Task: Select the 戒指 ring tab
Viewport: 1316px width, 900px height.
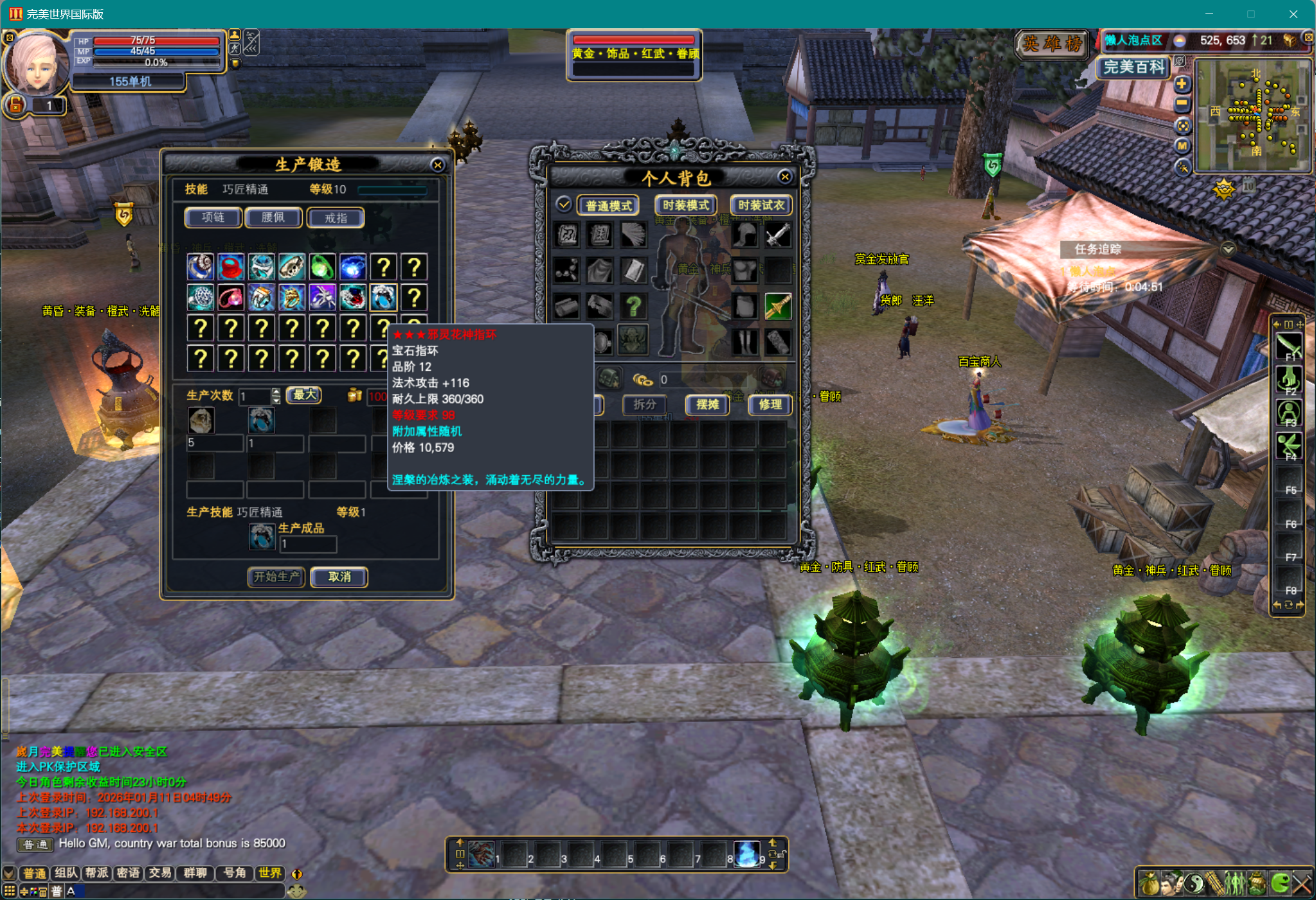Action: click(x=336, y=218)
